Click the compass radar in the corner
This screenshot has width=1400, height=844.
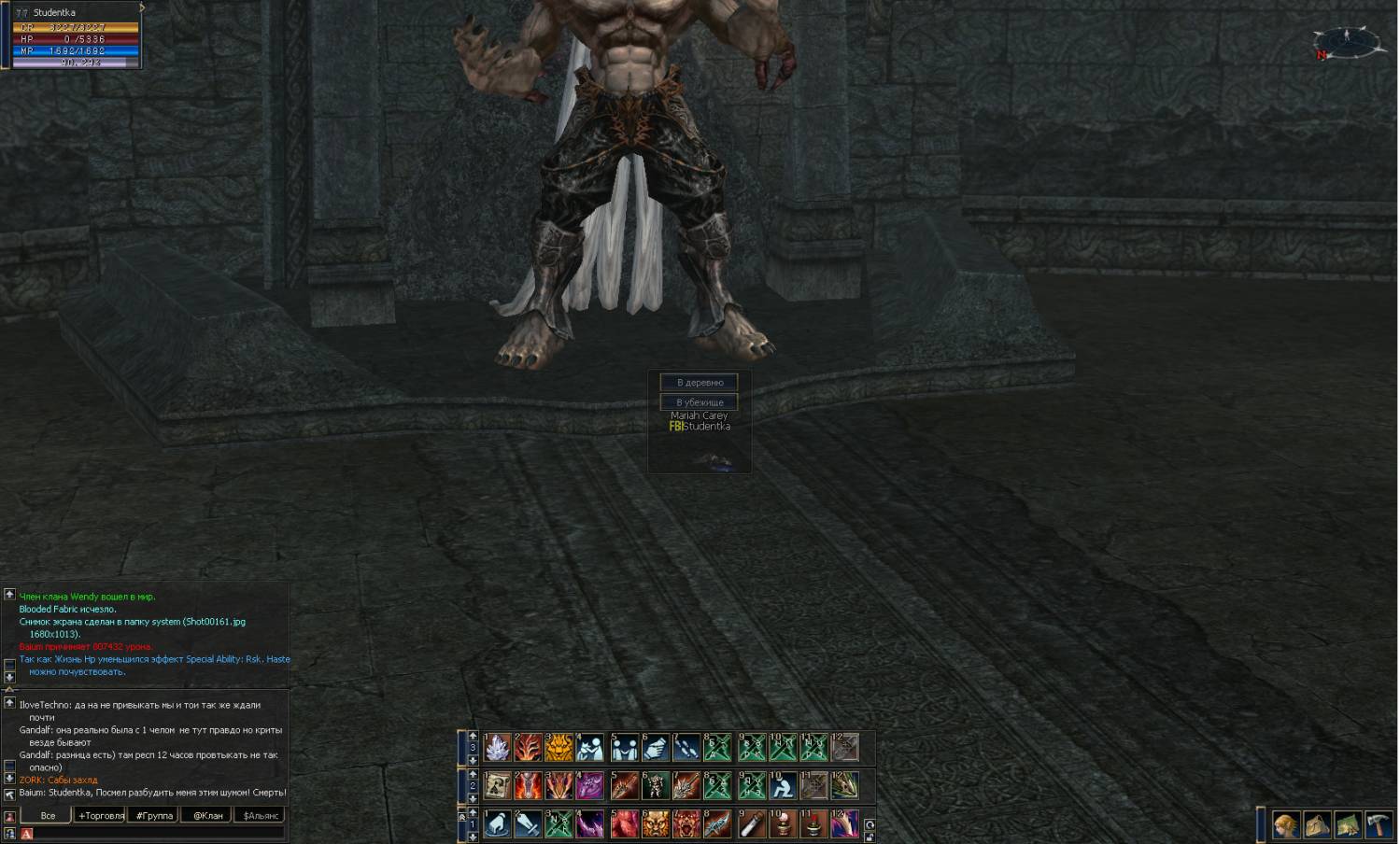[1346, 43]
